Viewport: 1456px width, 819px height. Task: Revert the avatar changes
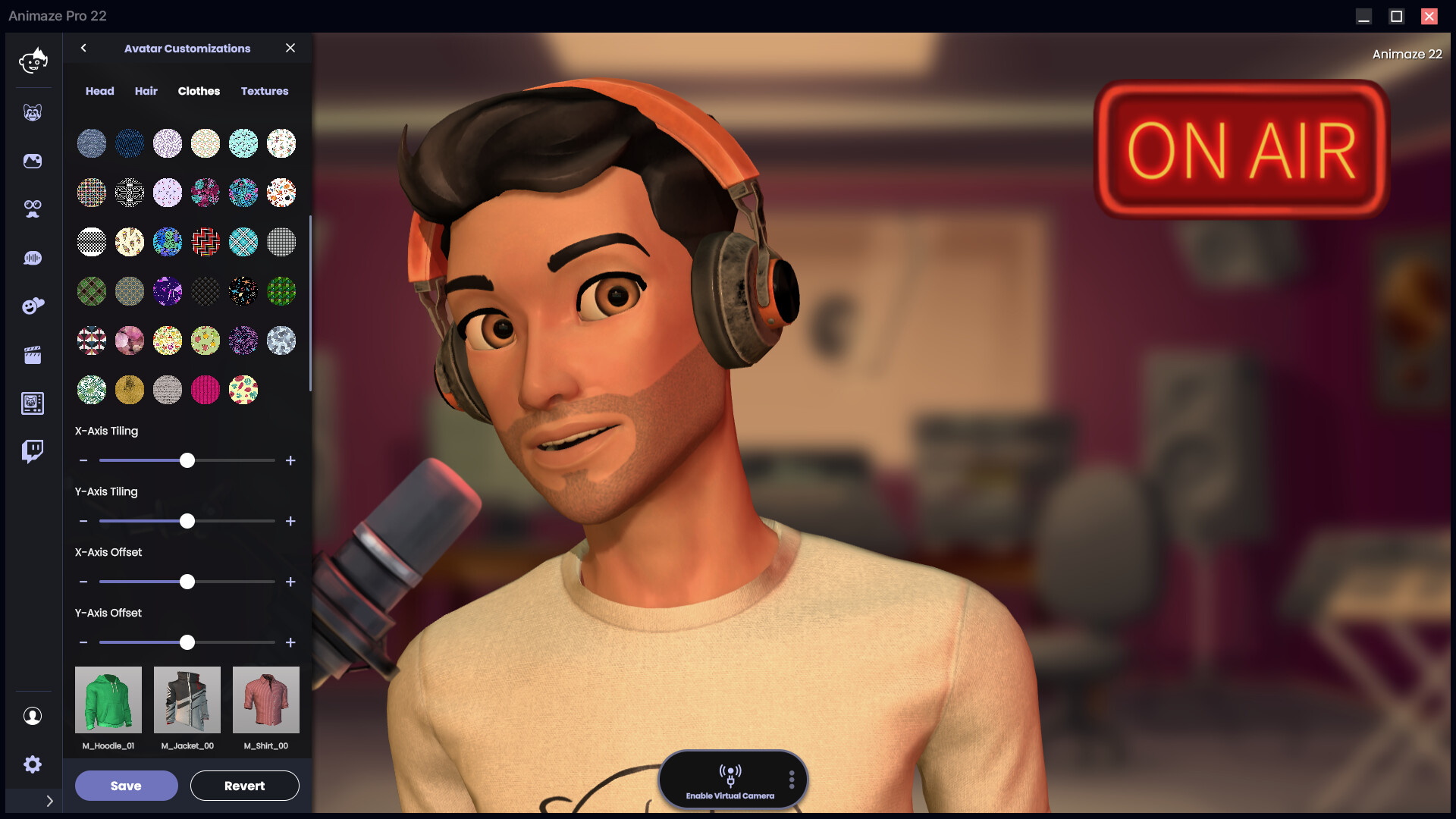(244, 786)
